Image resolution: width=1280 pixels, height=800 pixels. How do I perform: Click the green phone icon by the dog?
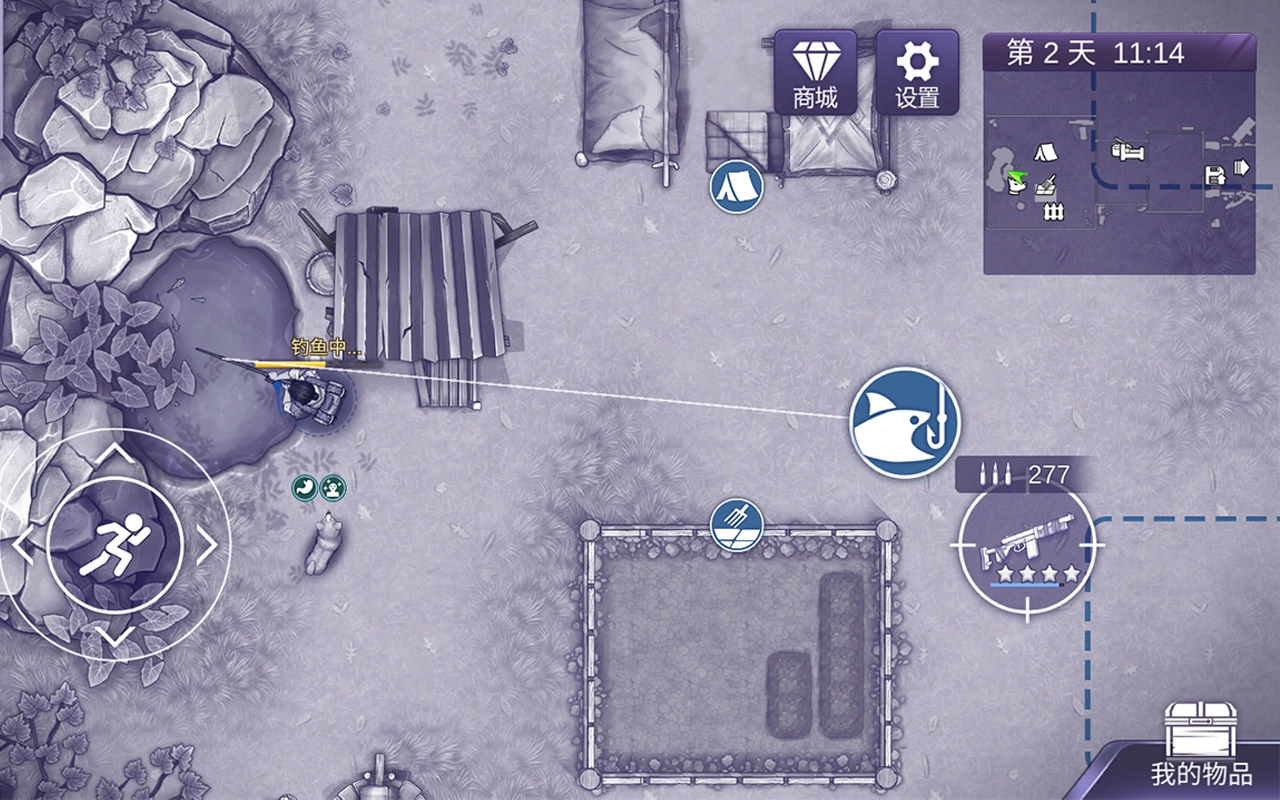coord(304,487)
